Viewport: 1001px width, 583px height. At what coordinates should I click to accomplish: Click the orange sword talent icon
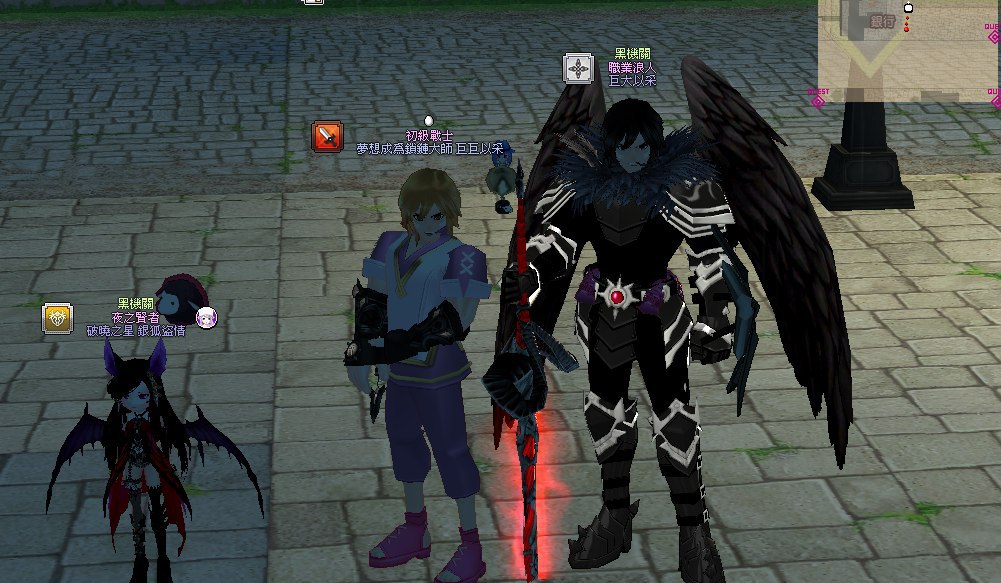pos(327,136)
